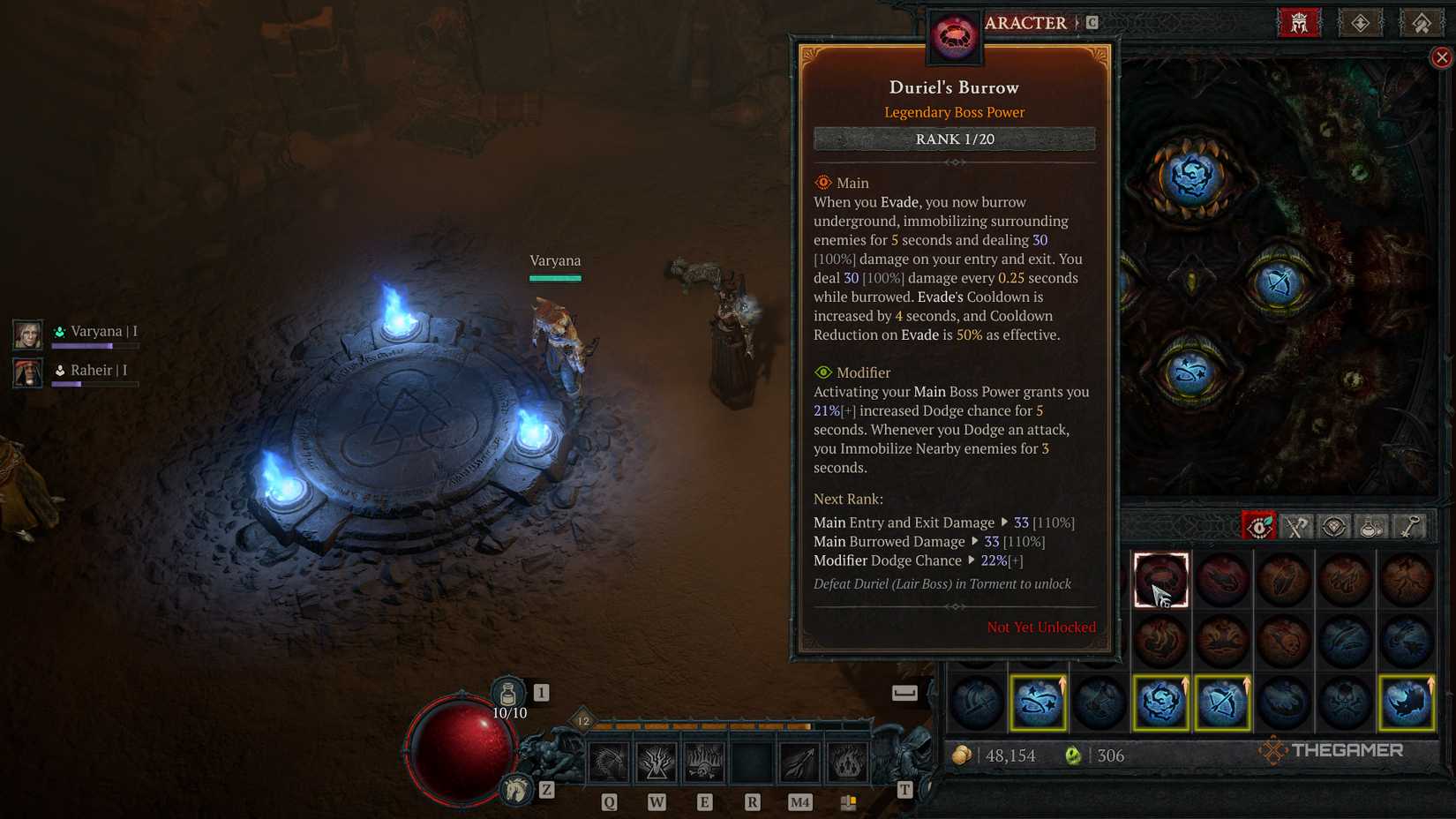The height and width of the screenshot is (819, 1456).
Task: Select the elixir flask inventory tab icon
Action: (1370, 526)
